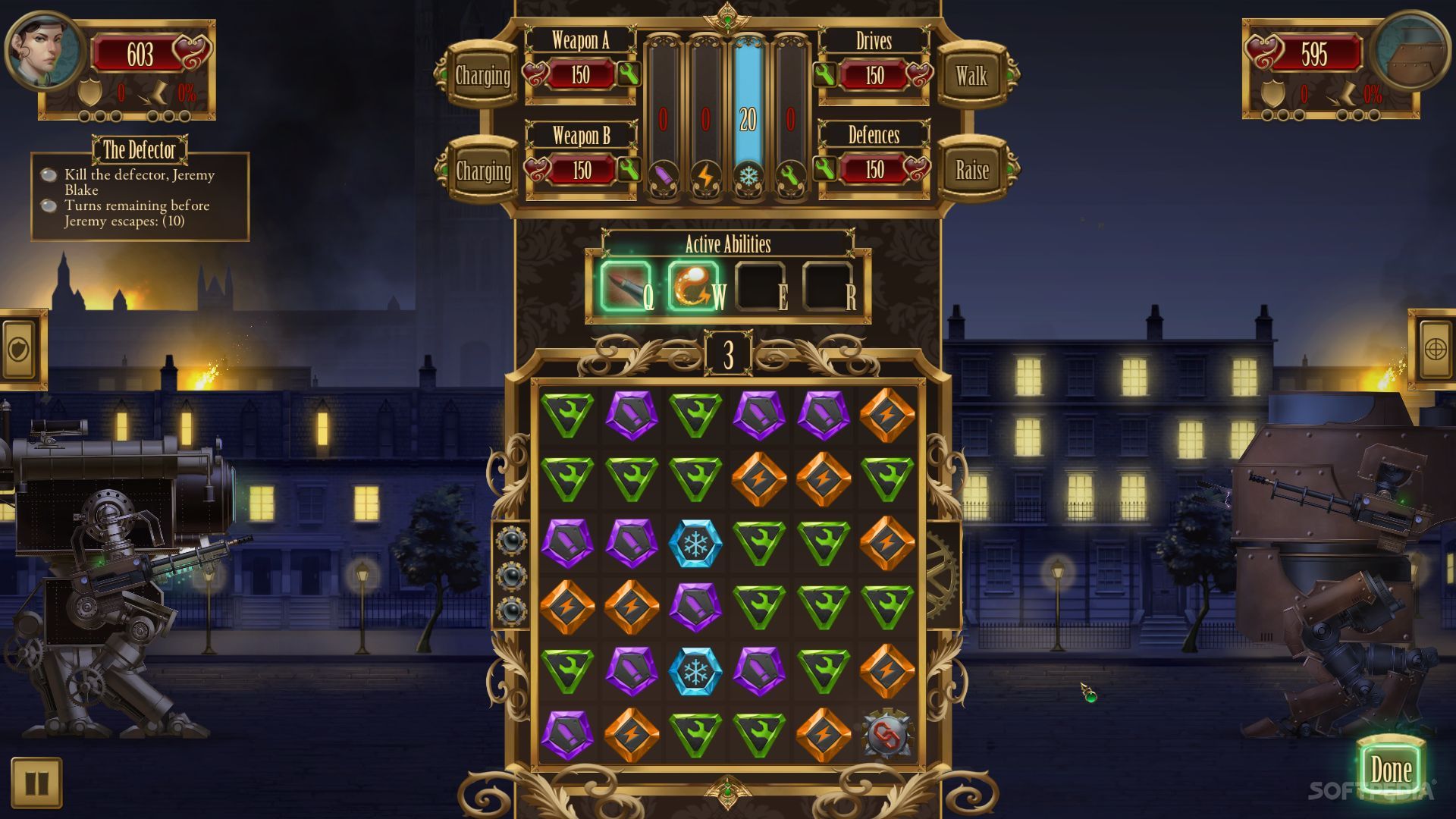The image size is (1456, 819).
Task: Click the Defences green wrench repair icon
Action: [825, 168]
